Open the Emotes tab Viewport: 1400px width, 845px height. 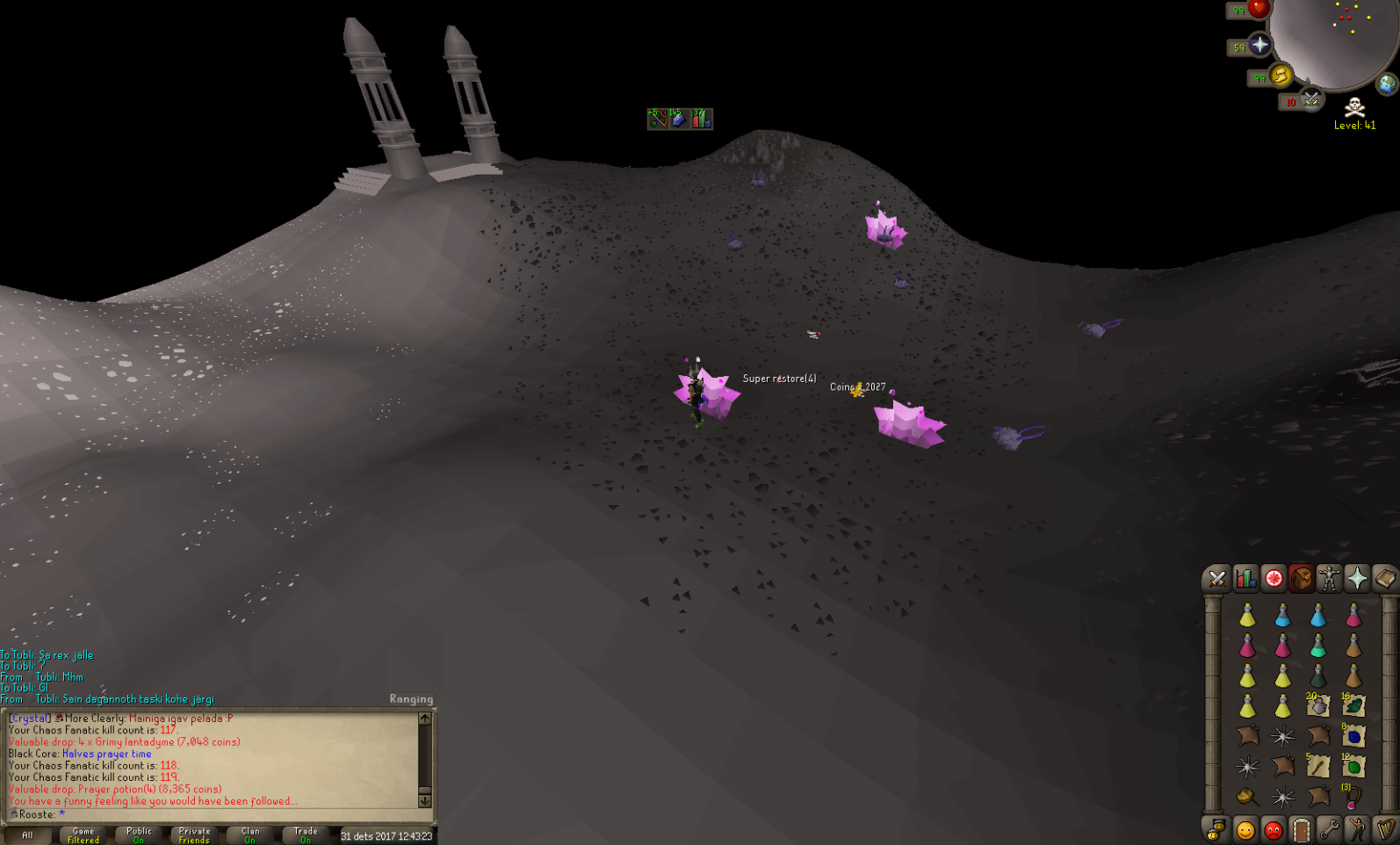1357,829
